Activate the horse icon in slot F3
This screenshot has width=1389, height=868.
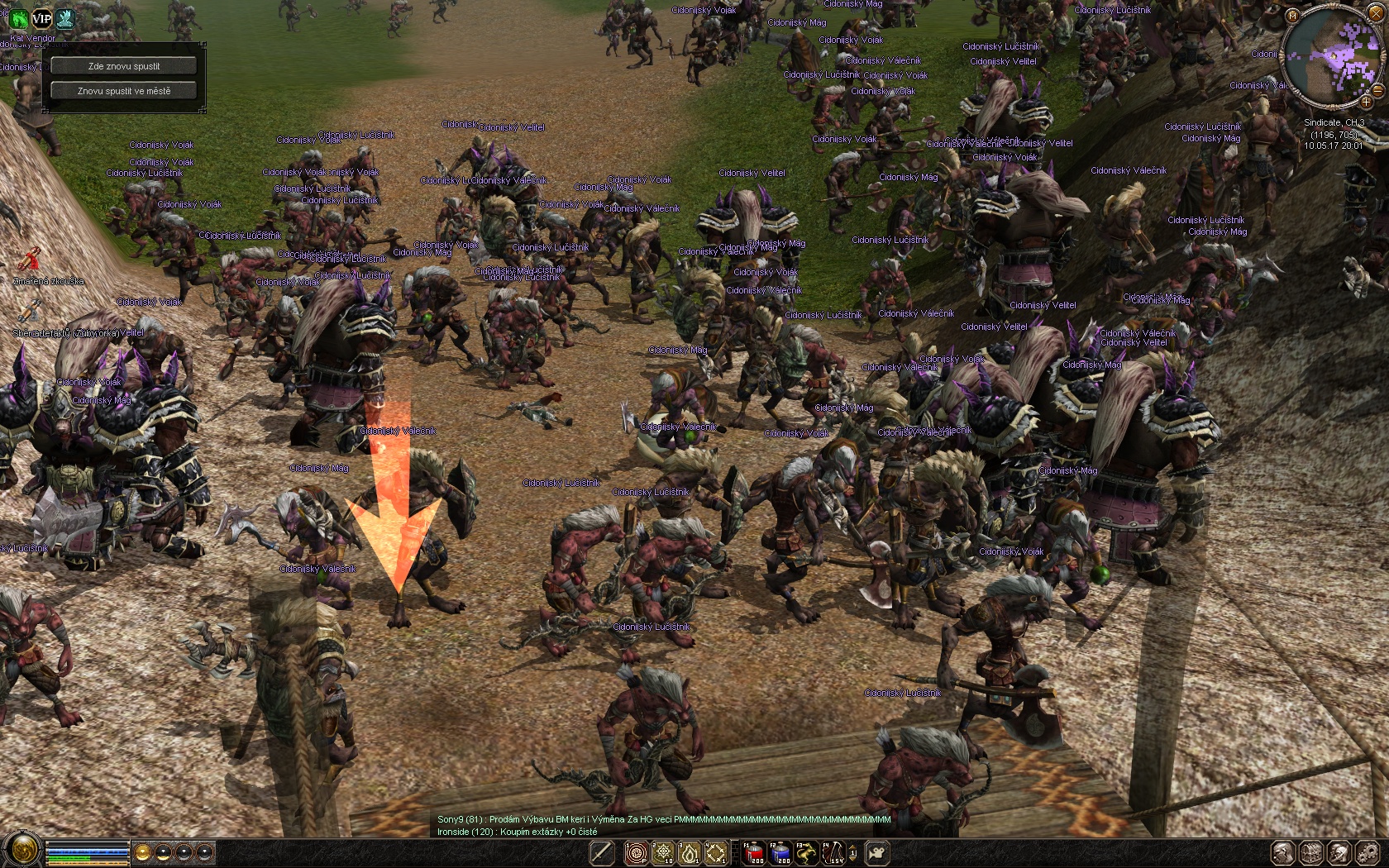pos(806,852)
